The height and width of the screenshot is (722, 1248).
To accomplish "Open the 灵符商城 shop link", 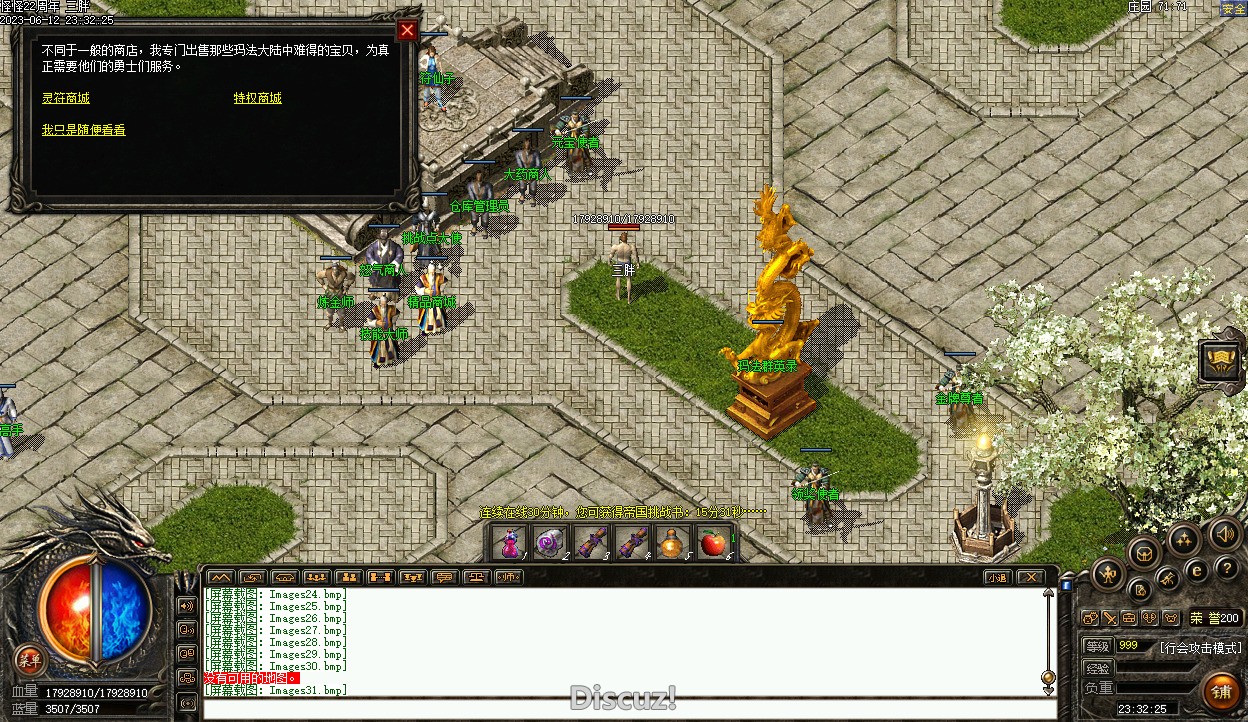I will click(66, 98).
